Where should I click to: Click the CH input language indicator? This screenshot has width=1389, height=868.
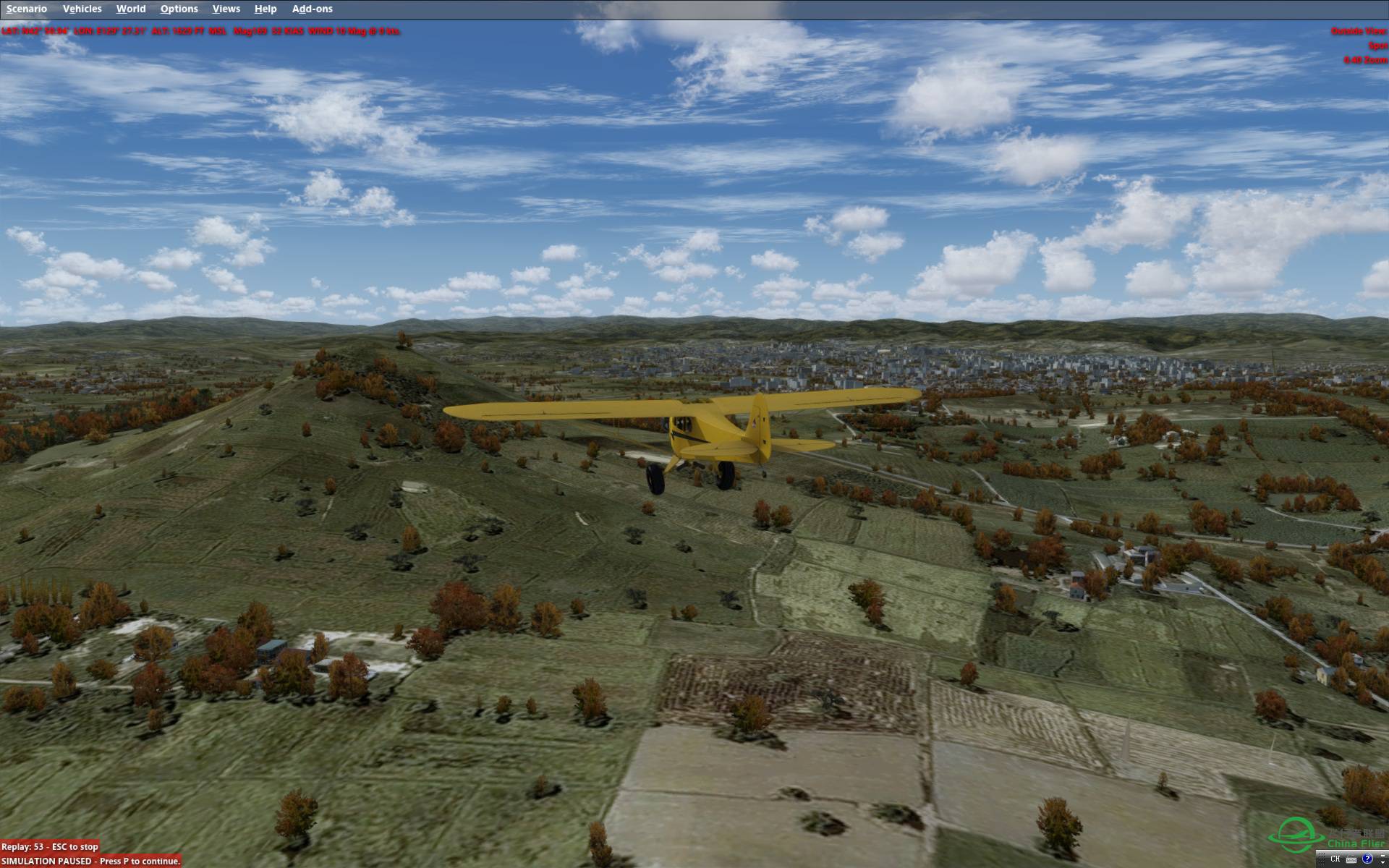point(1335,859)
